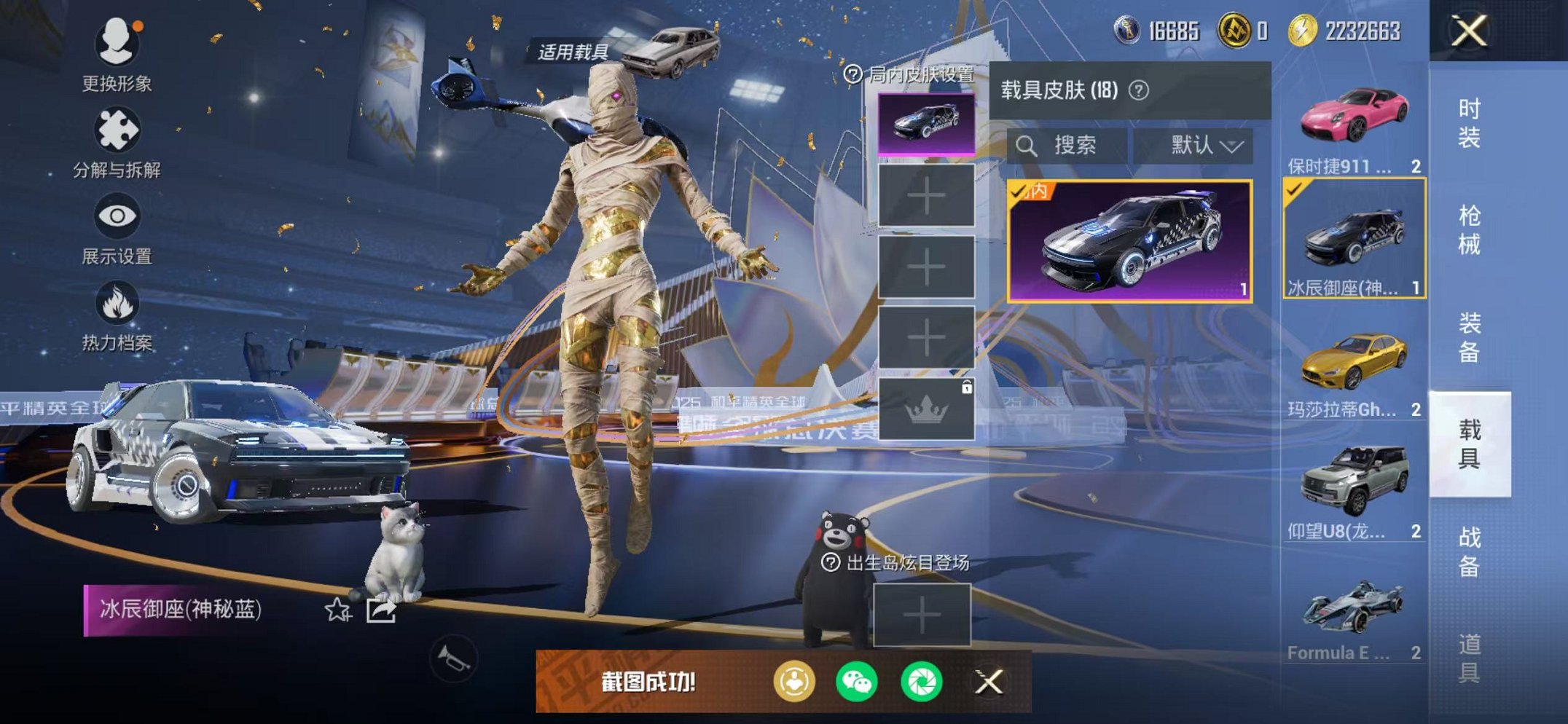Image resolution: width=1568 pixels, height=724 pixels.
Task: Select the 战备 combat gear tab
Action: [x=1469, y=551]
